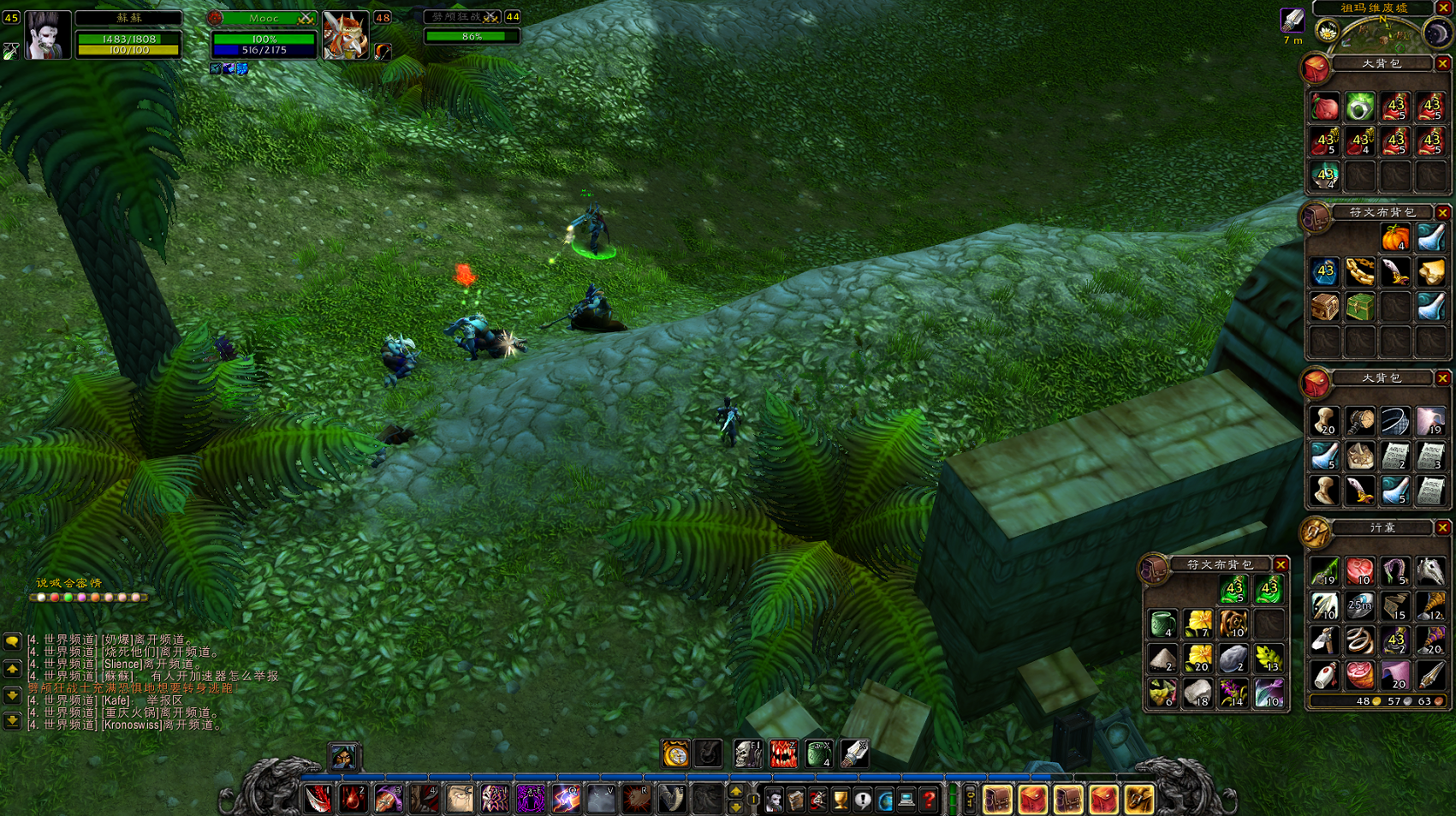The width and height of the screenshot is (1456, 816).
Task: Click the hearthstone item with 25m cooldown
Action: click(1359, 605)
